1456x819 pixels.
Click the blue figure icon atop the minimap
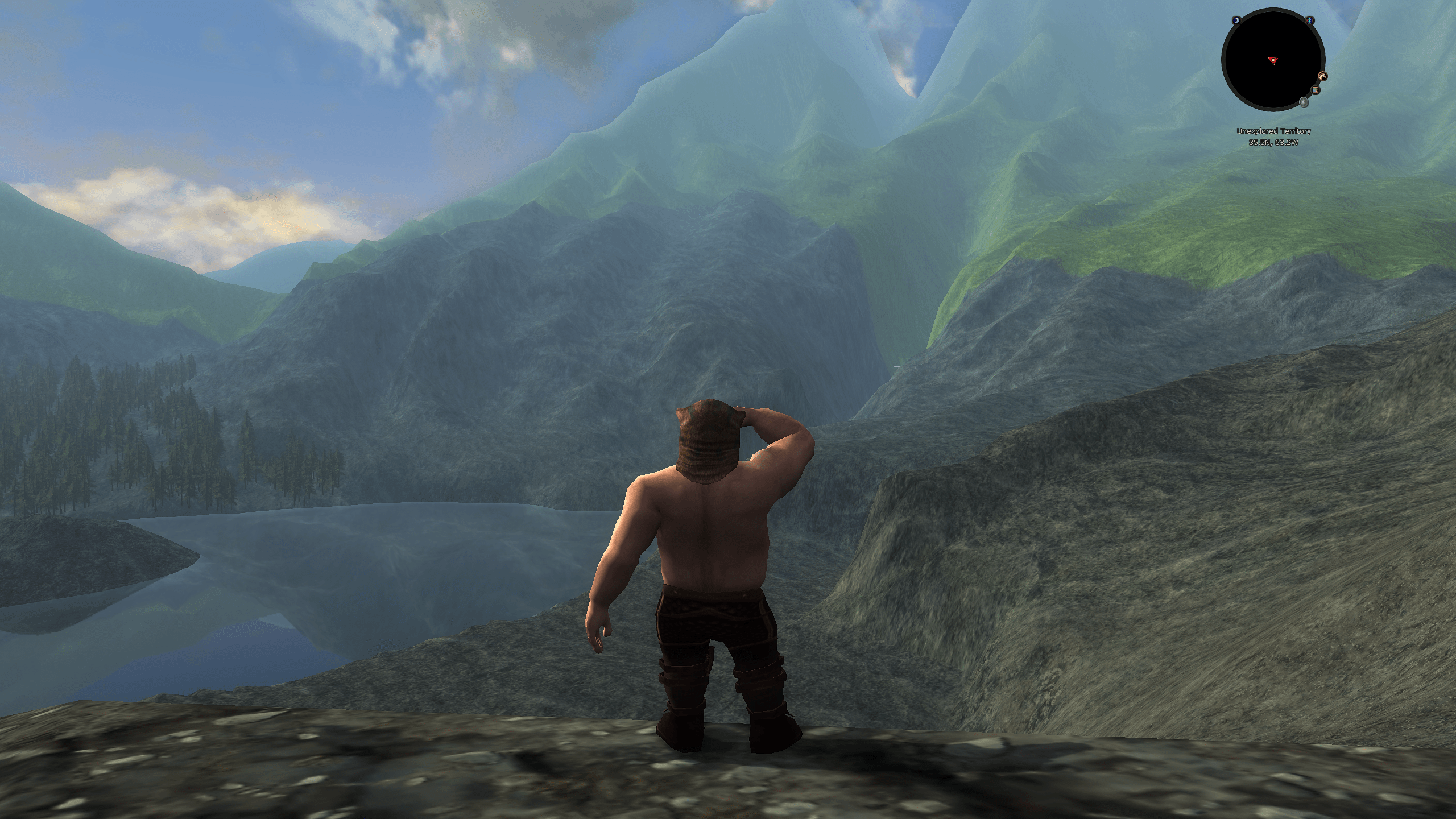pyautogui.click(x=1309, y=20)
